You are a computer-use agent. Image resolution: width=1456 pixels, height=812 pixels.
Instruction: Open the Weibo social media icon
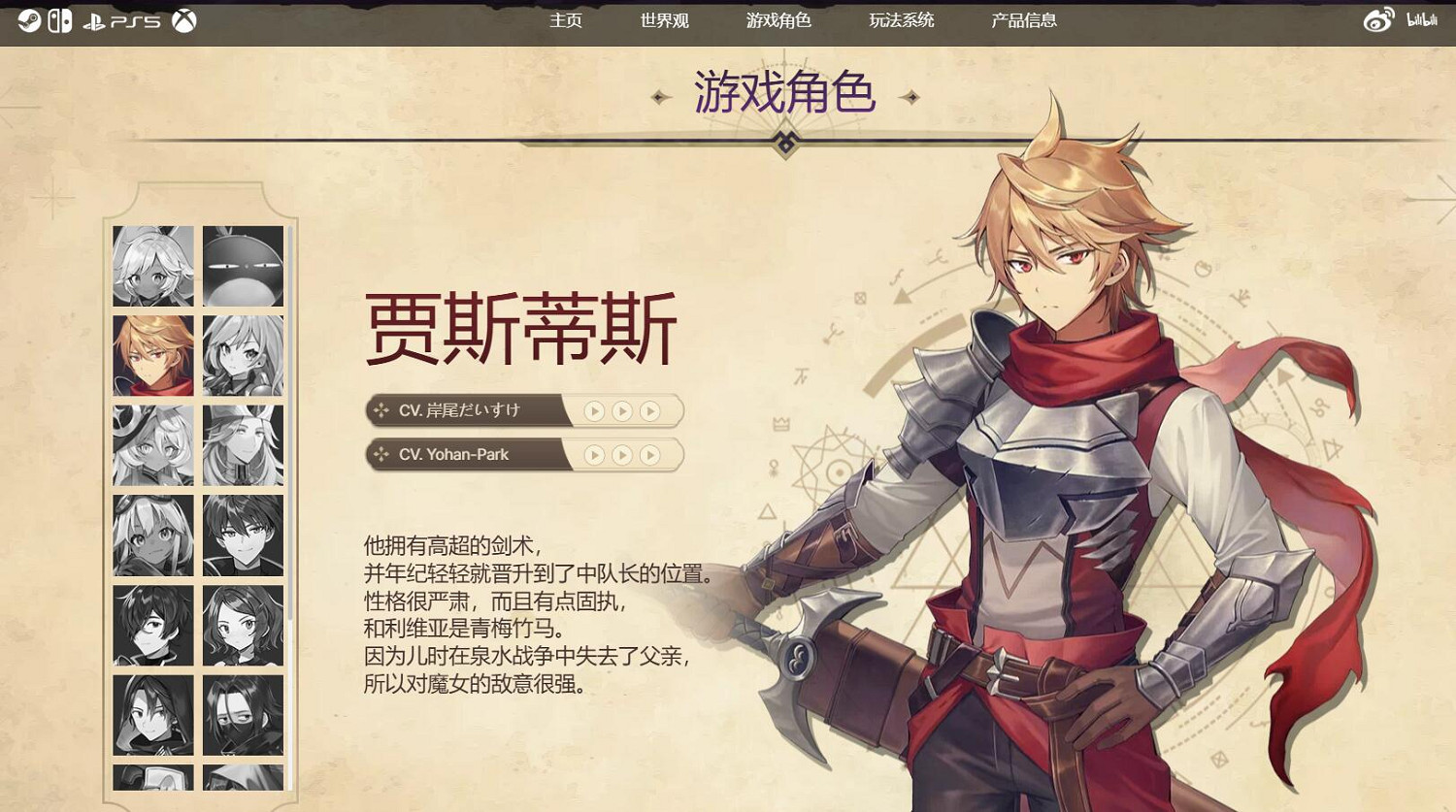pyautogui.click(x=1378, y=18)
